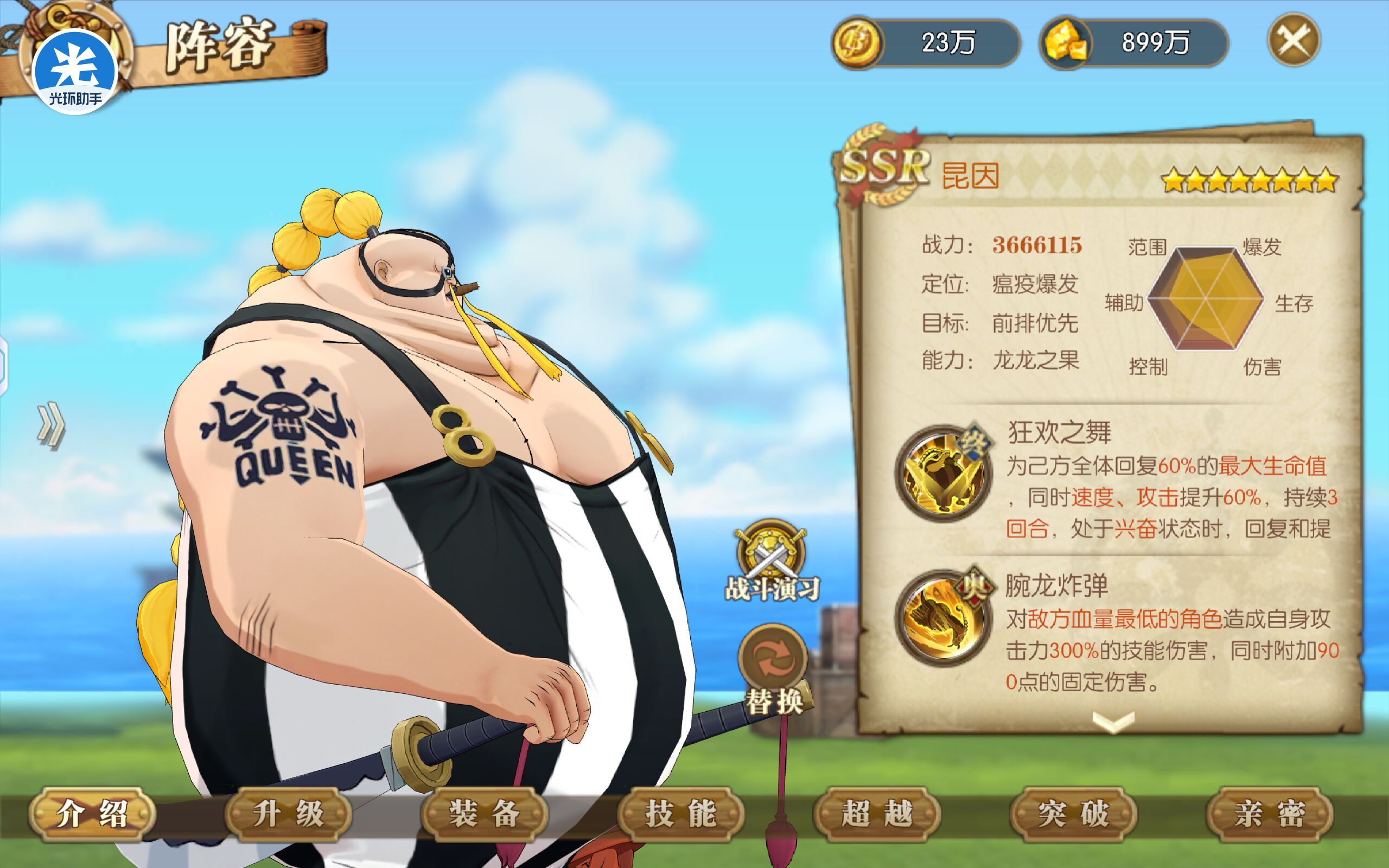Open the 升级 level-up tab
Image resolution: width=1389 pixels, height=868 pixels.
[x=288, y=814]
